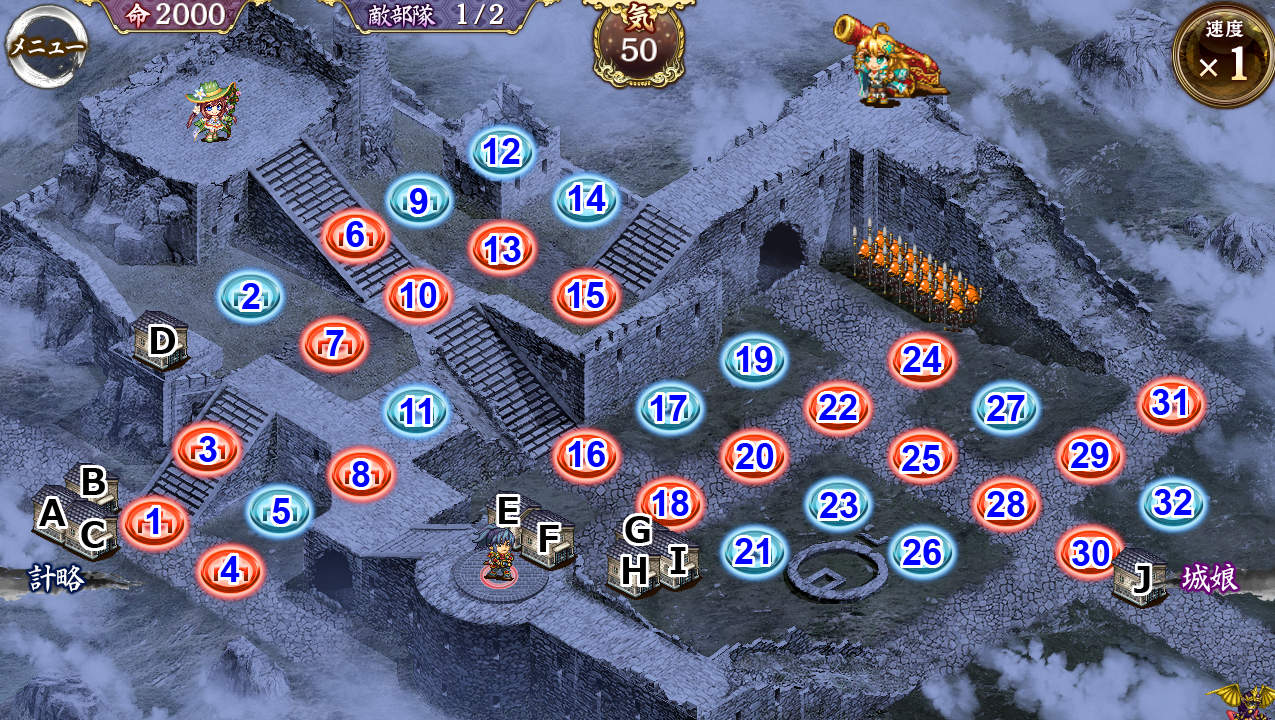Image resolution: width=1275 pixels, height=720 pixels.
Task: Pick blue placement tile number 23
Action: (x=838, y=505)
